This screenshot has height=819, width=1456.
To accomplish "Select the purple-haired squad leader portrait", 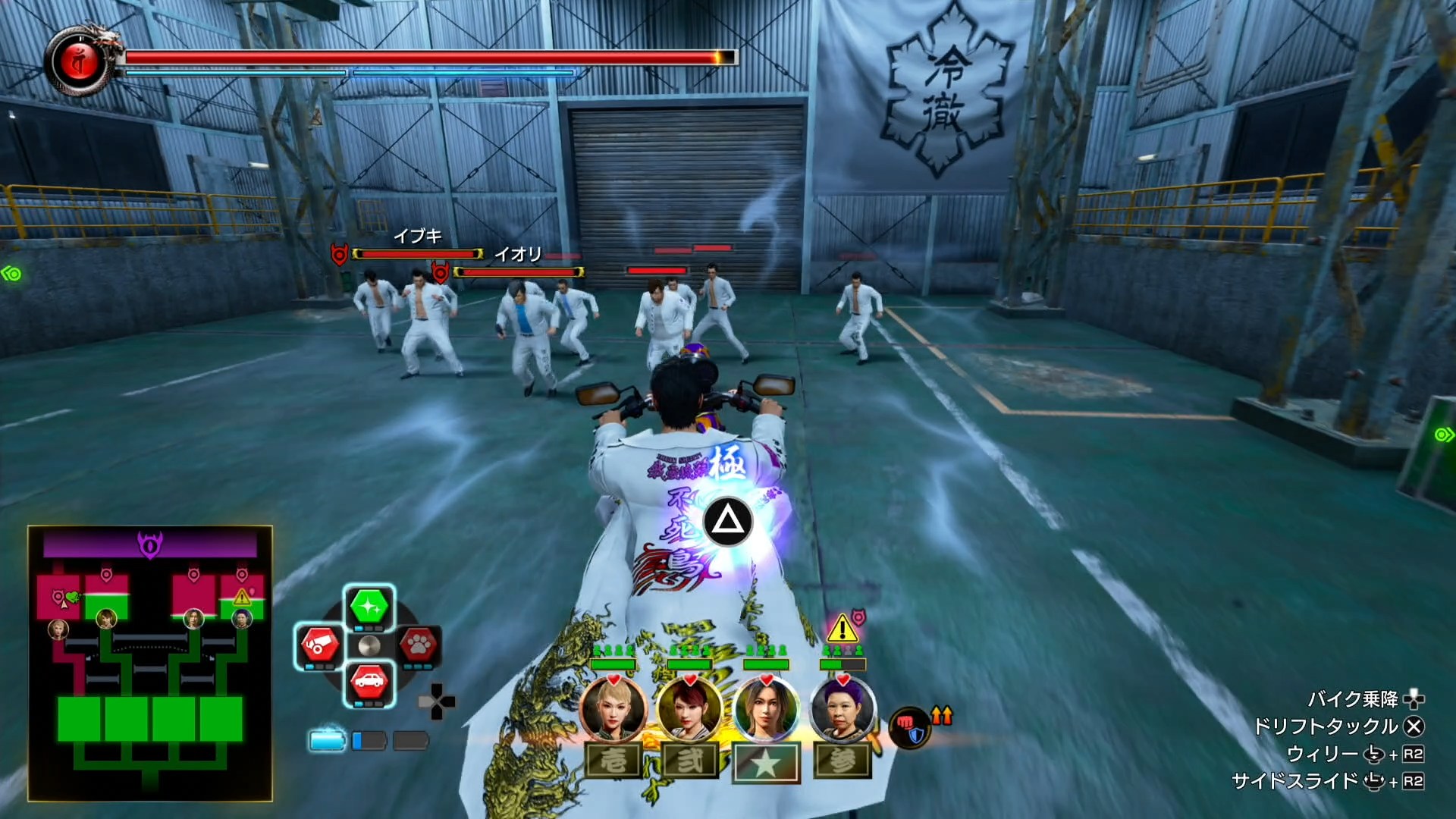I will [x=842, y=711].
